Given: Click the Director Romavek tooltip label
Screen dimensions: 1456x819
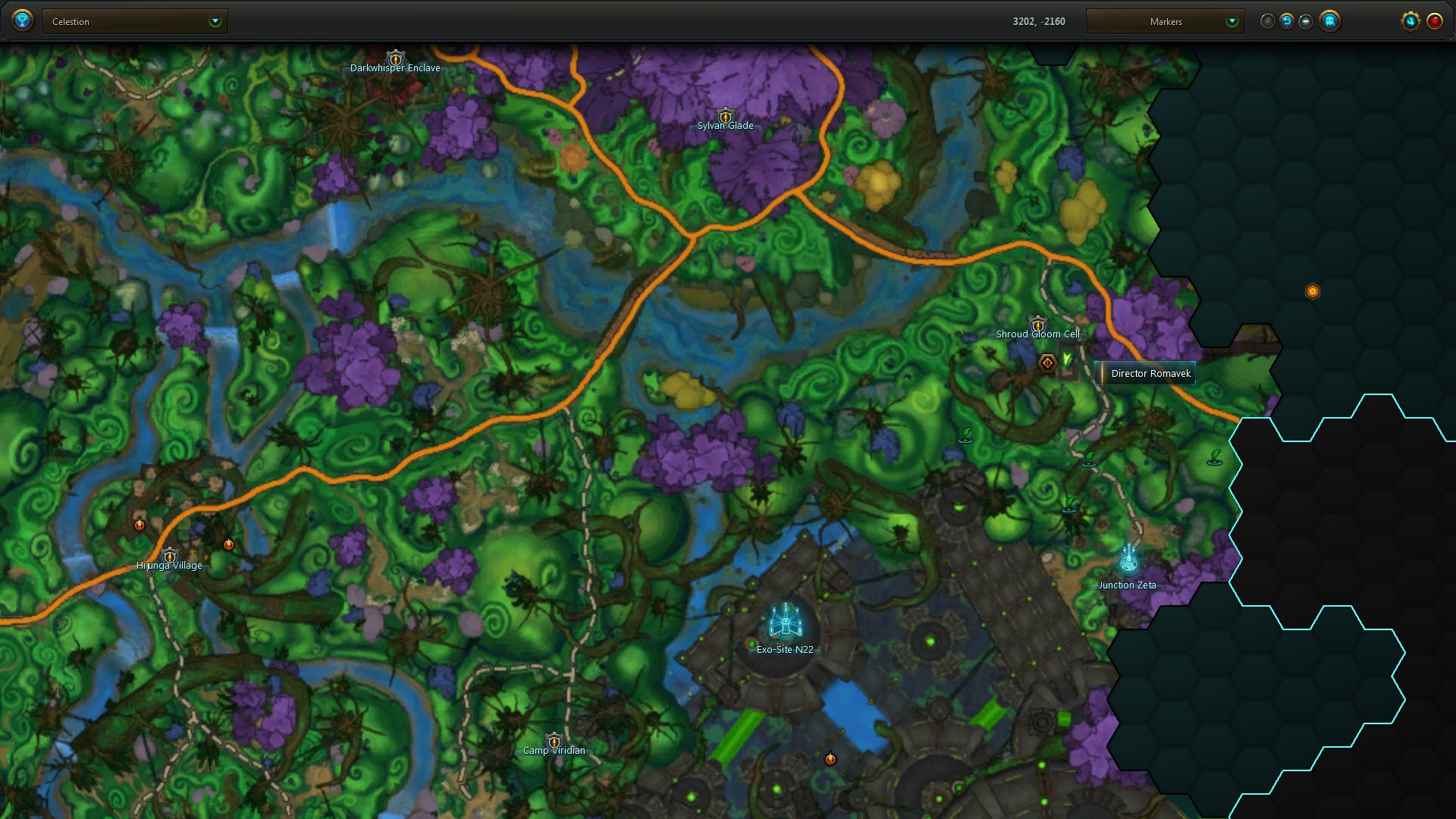Looking at the screenshot, I should 1150,373.
